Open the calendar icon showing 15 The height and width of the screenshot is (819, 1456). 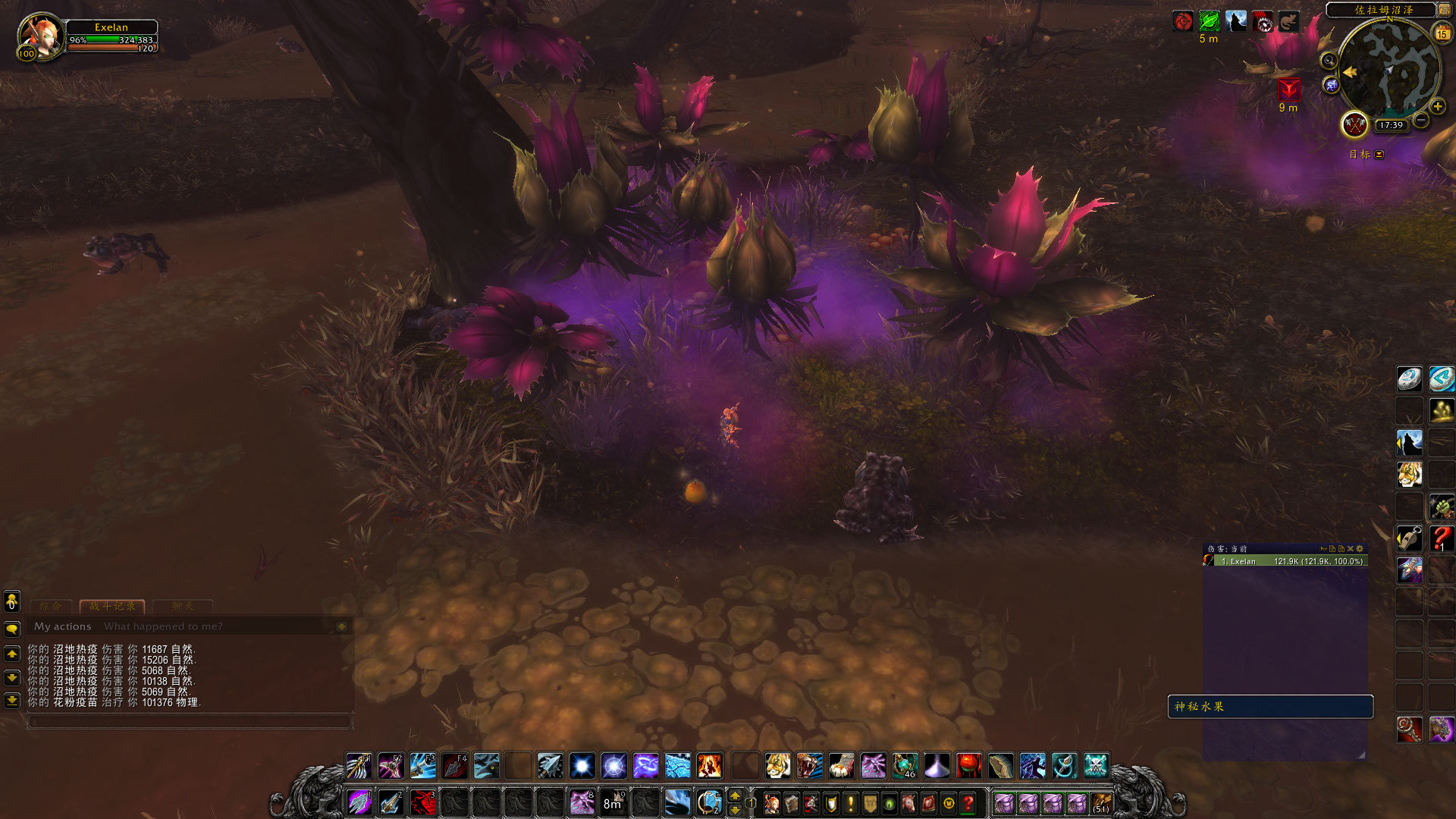1442,33
